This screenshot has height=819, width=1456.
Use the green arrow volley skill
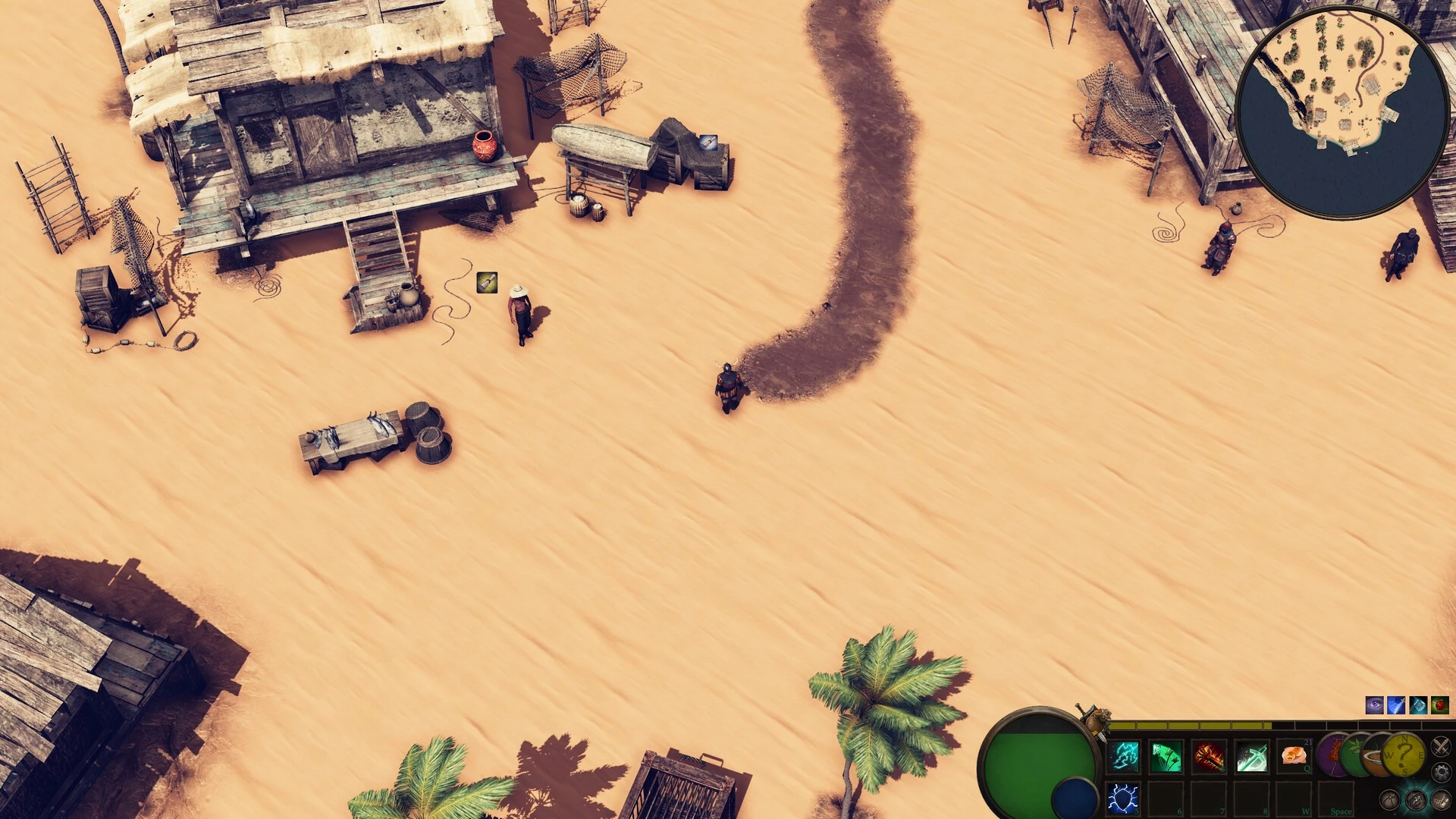pos(1166,756)
